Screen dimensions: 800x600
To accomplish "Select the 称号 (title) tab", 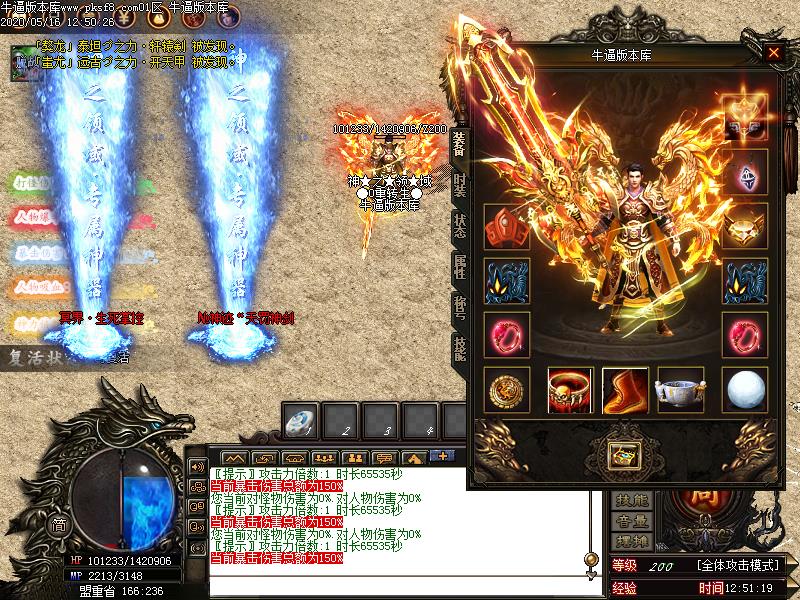I will (x=459, y=306).
